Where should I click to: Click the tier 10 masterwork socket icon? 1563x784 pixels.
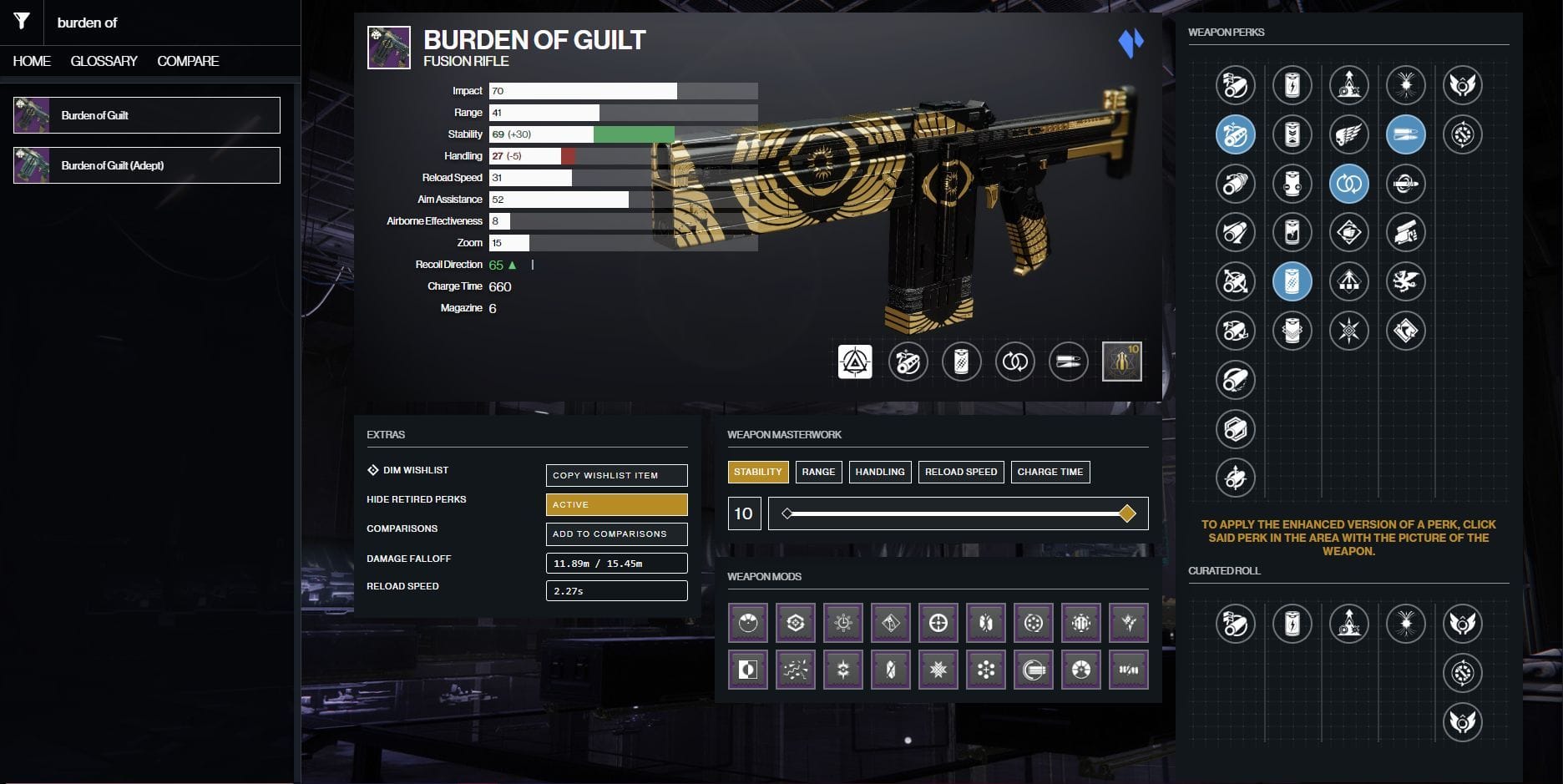1121,362
